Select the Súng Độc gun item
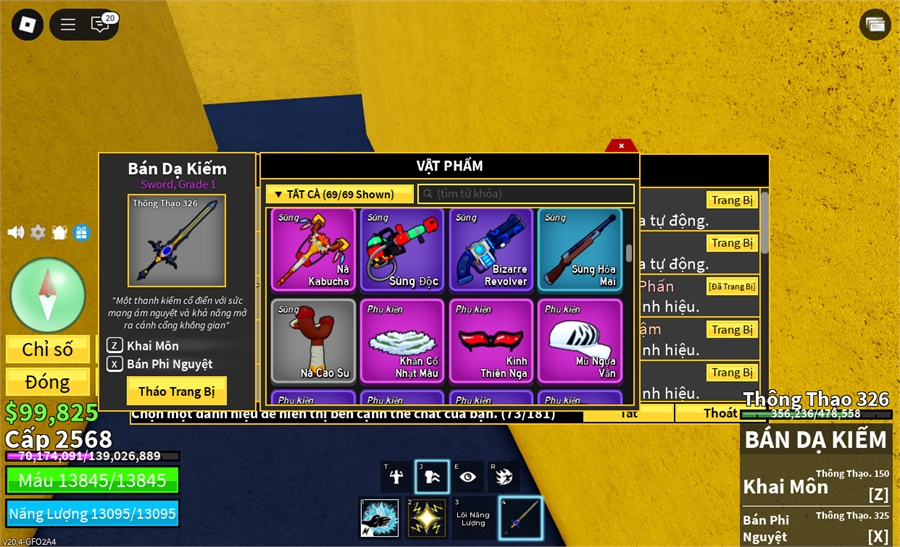This screenshot has height=547, width=900. pyautogui.click(x=402, y=250)
